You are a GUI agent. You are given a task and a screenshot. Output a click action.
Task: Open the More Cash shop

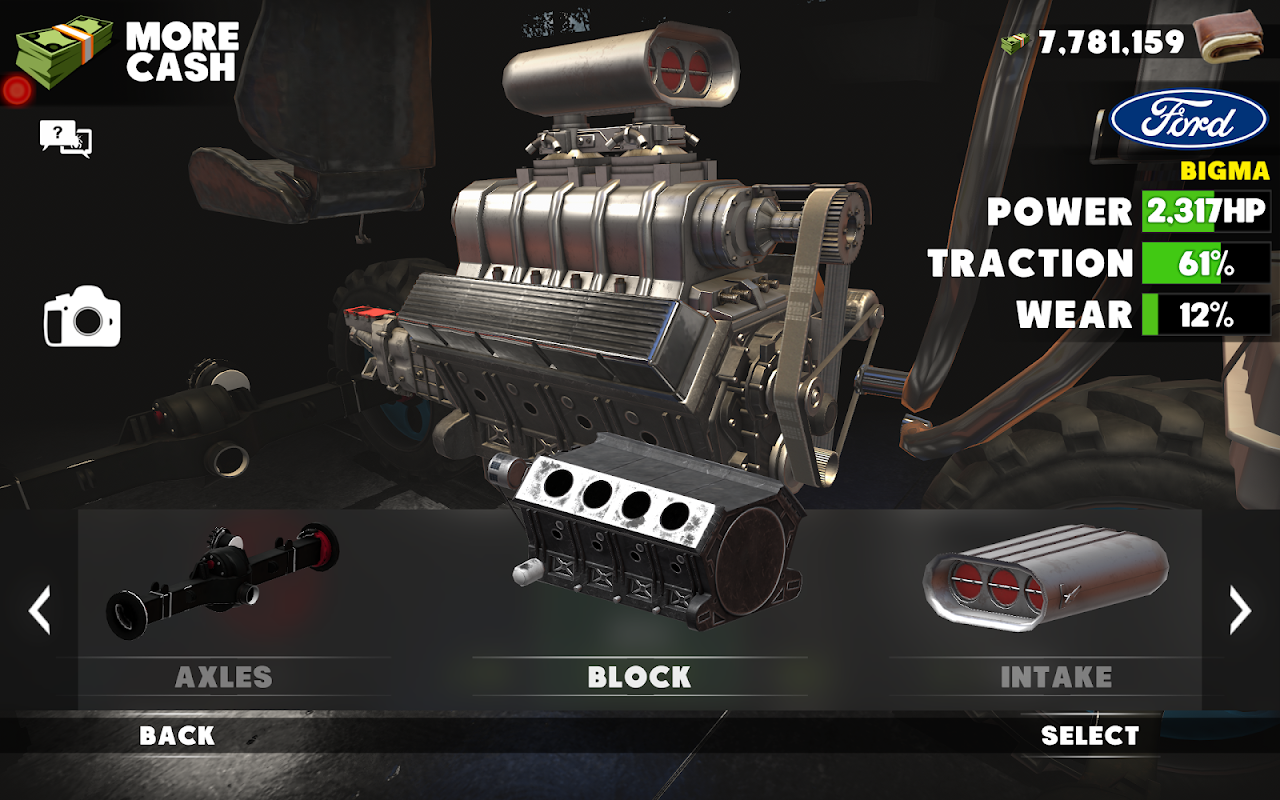click(125, 52)
